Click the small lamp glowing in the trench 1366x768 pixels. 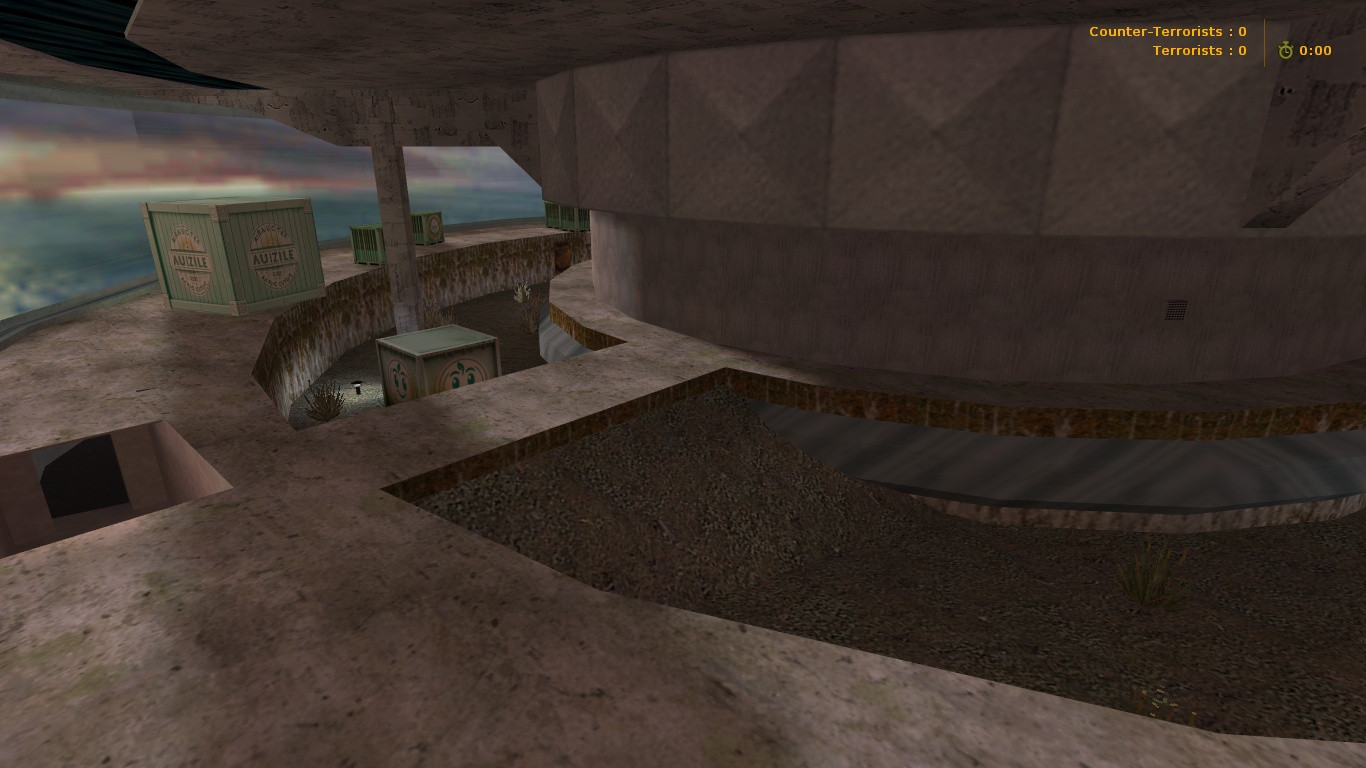[358, 386]
